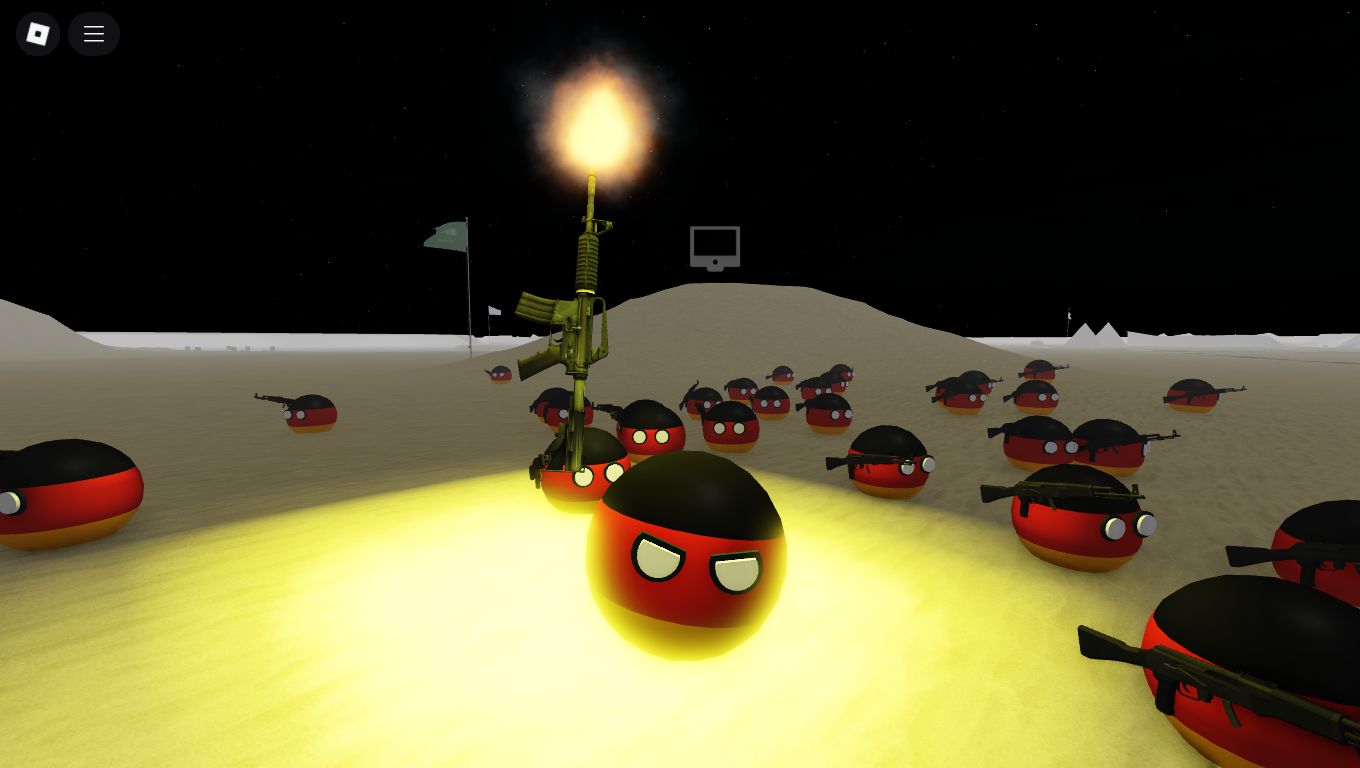Open the Roblox logo menu
The width and height of the screenshot is (1360, 768).
pos(38,34)
